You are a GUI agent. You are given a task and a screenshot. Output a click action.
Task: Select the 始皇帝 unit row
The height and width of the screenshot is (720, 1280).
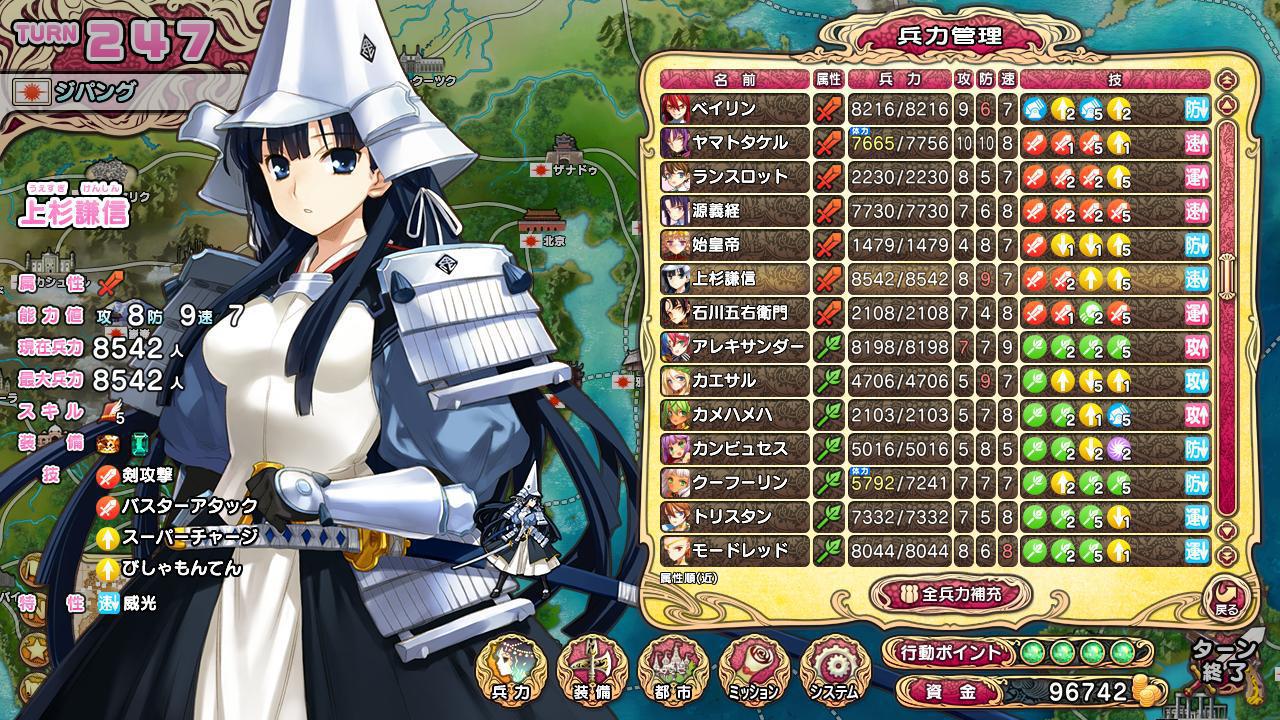pos(735,245)
